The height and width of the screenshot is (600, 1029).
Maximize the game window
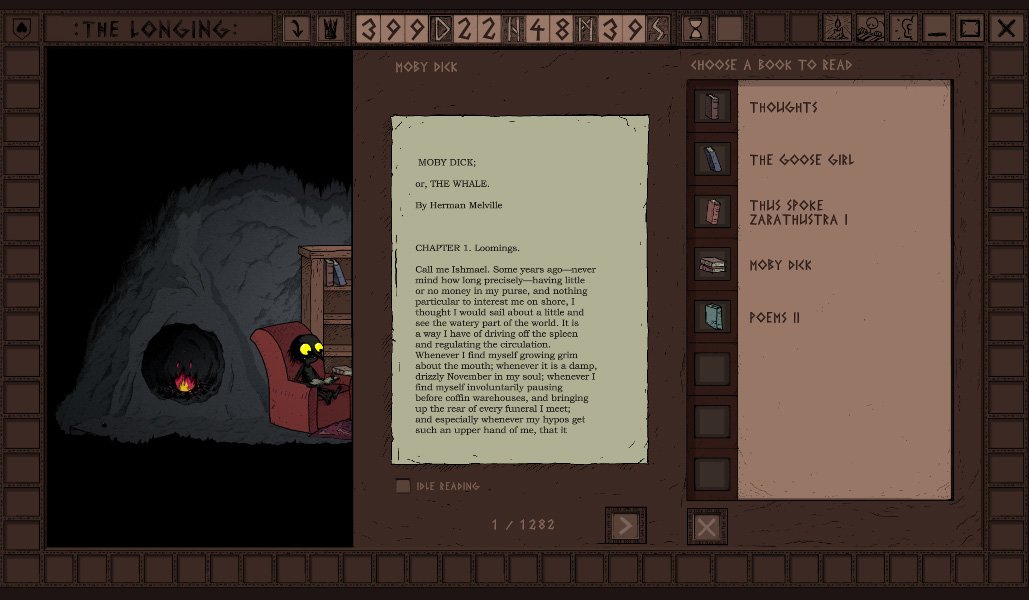(x=970, y=29)
